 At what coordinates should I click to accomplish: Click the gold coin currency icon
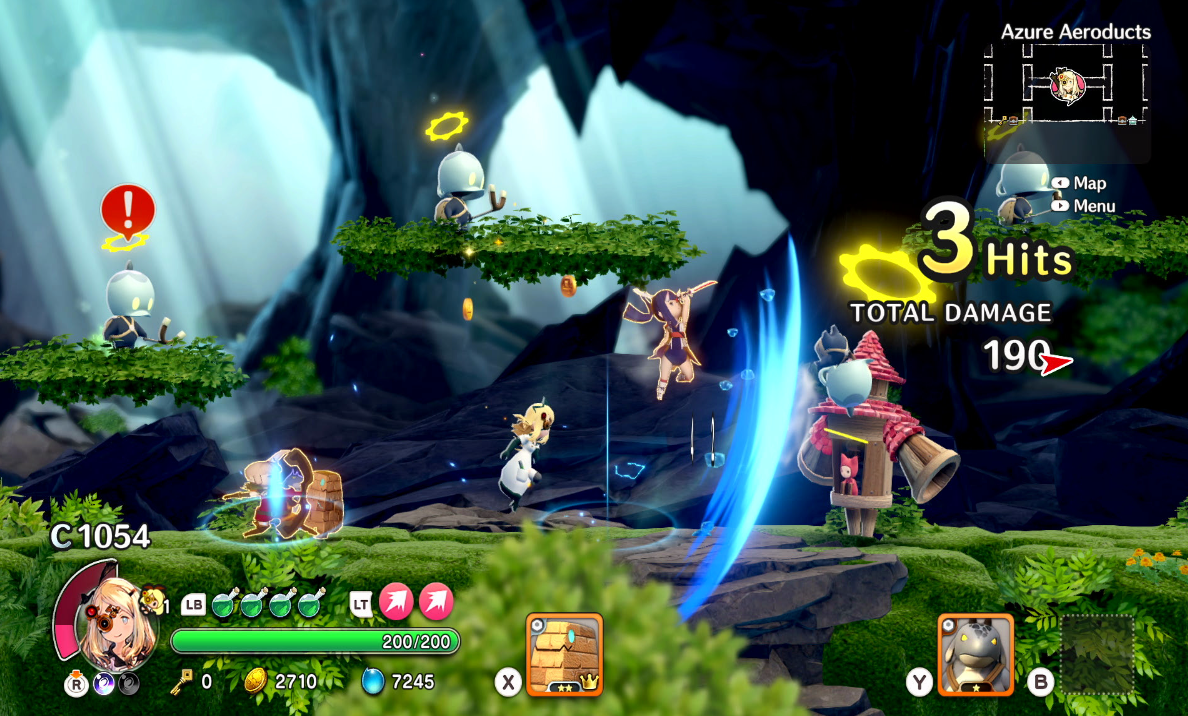256,682
